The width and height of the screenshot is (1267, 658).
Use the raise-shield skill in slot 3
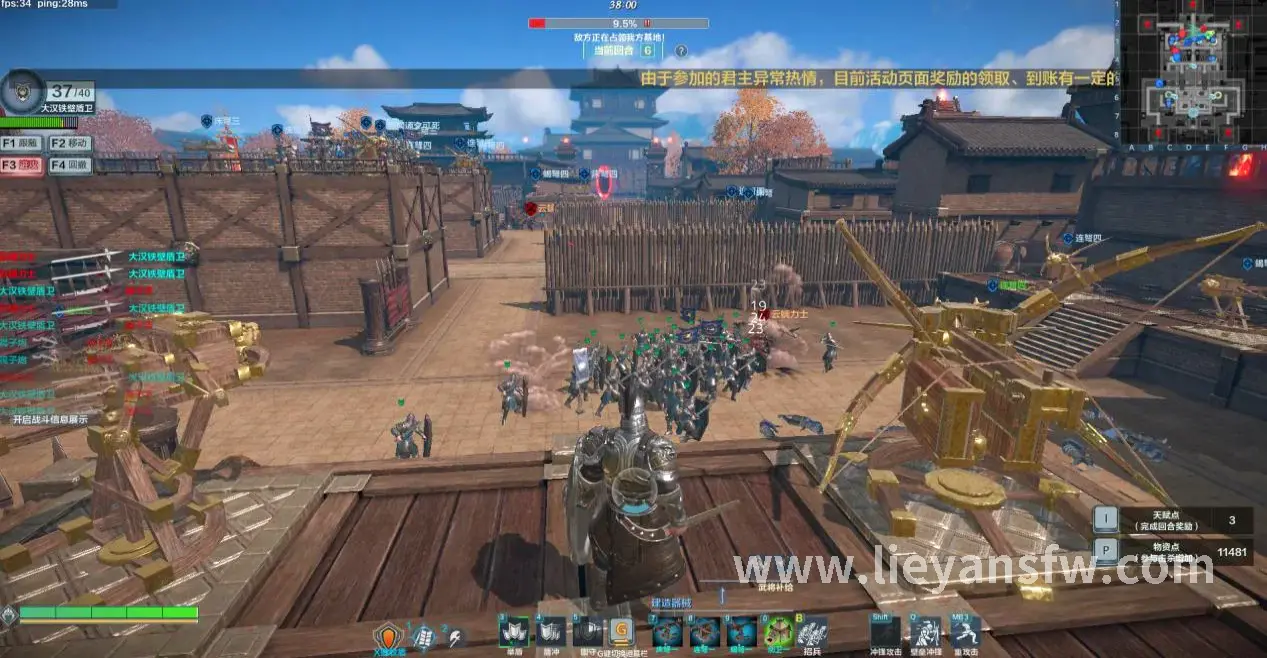coord(513,632)
